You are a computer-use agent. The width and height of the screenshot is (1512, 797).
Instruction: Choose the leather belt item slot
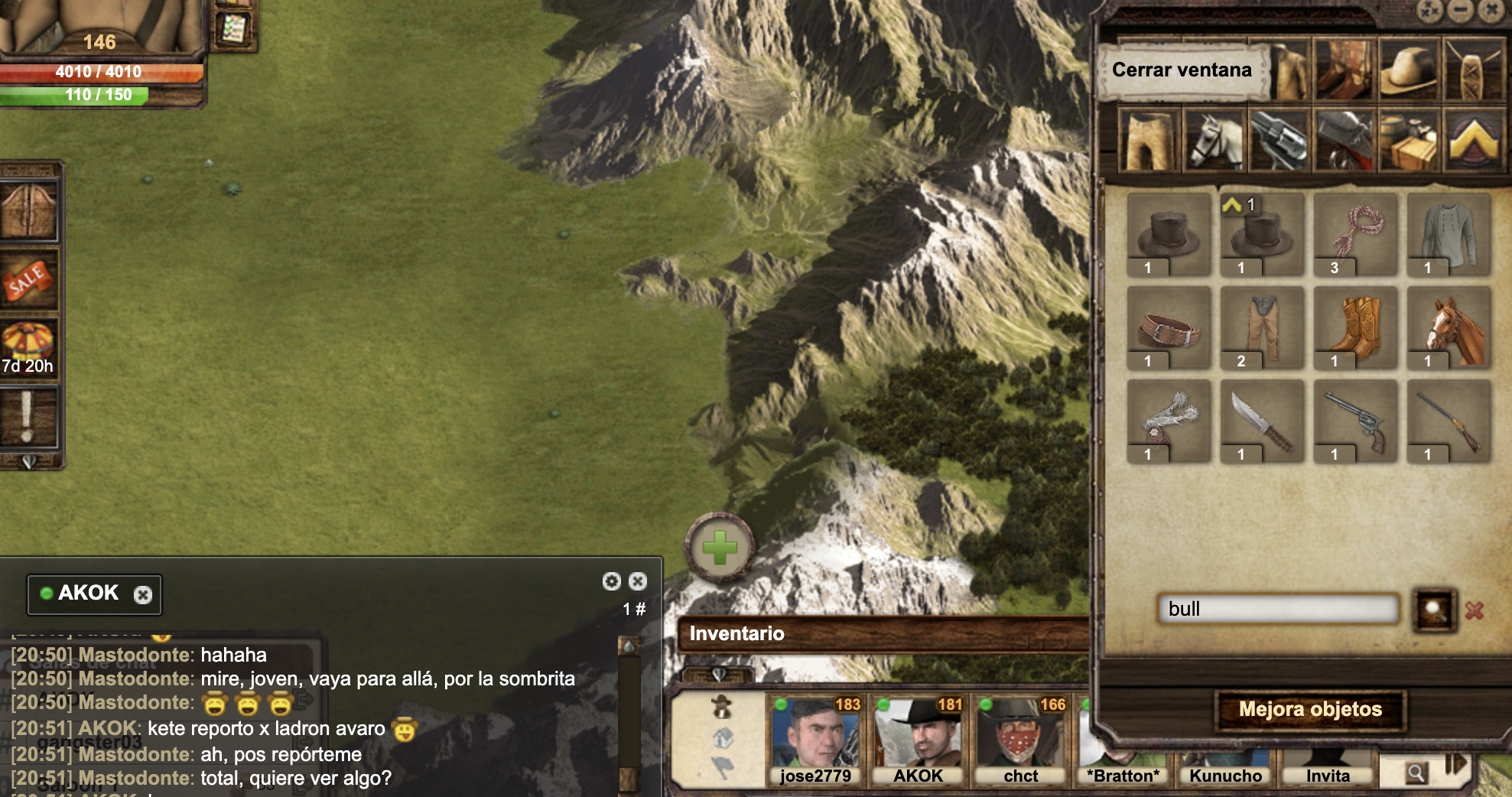1169,329
